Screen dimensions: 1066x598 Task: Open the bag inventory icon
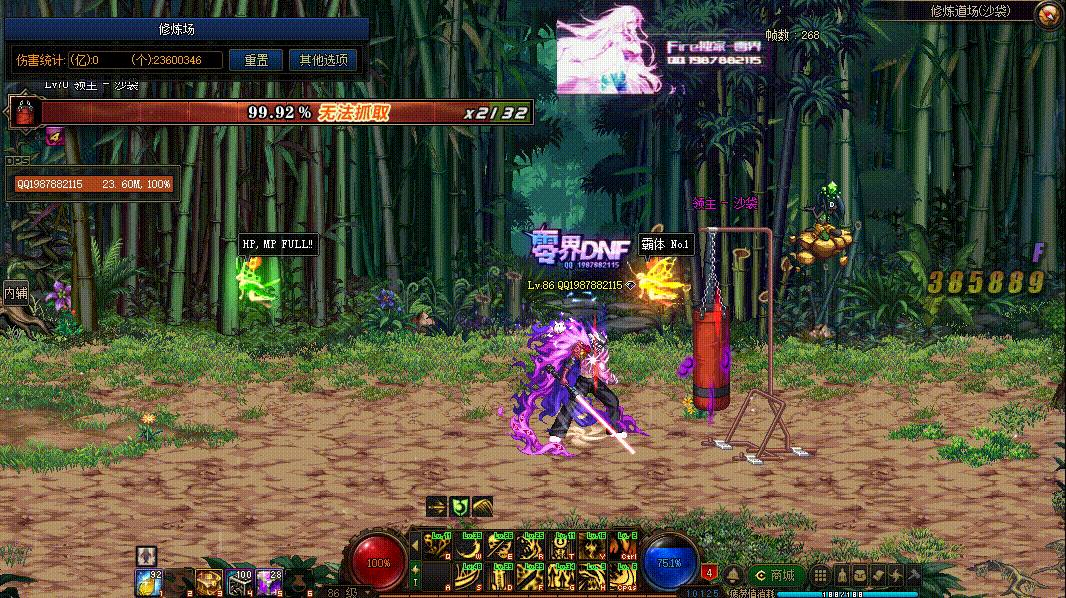(859, 575)
